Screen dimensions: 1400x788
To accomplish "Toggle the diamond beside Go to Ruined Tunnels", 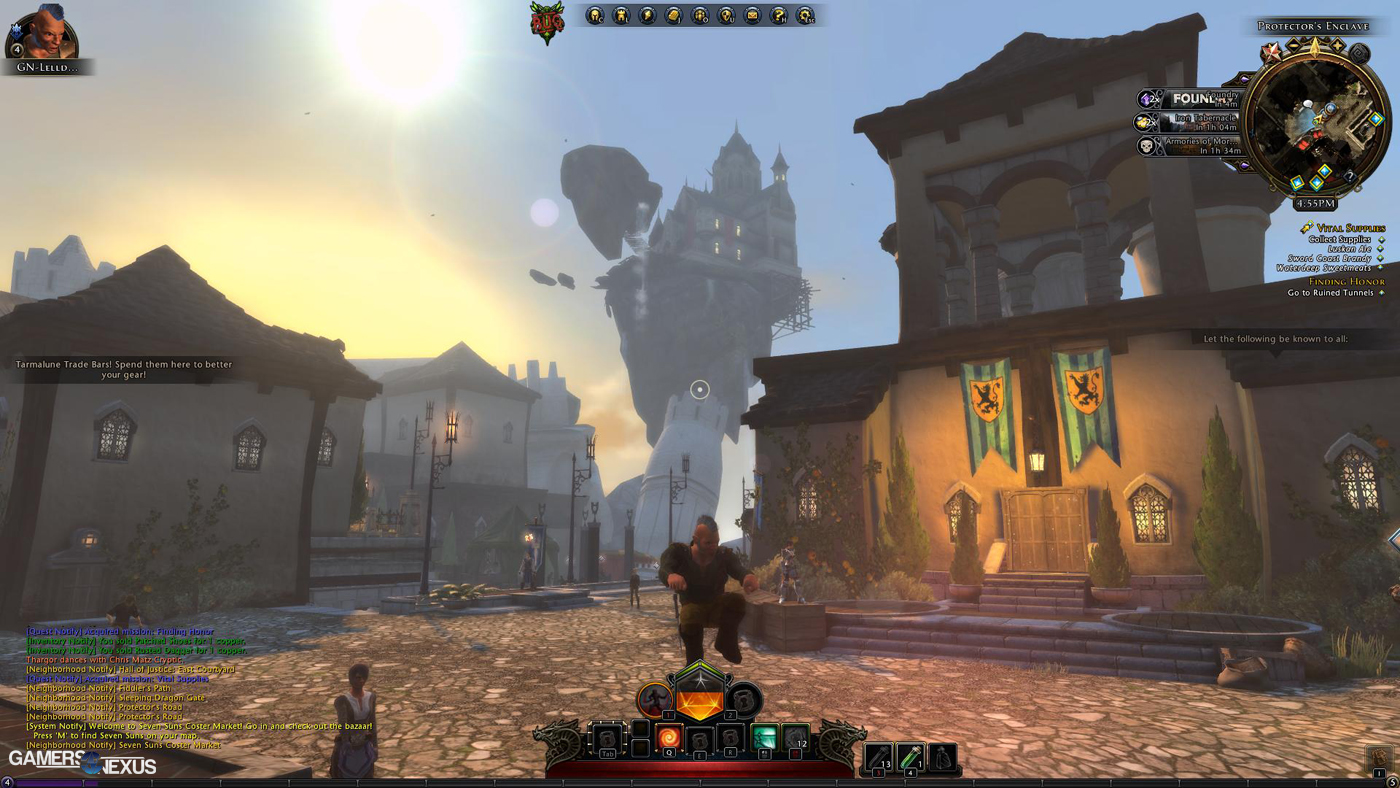I will point(1381,292).
